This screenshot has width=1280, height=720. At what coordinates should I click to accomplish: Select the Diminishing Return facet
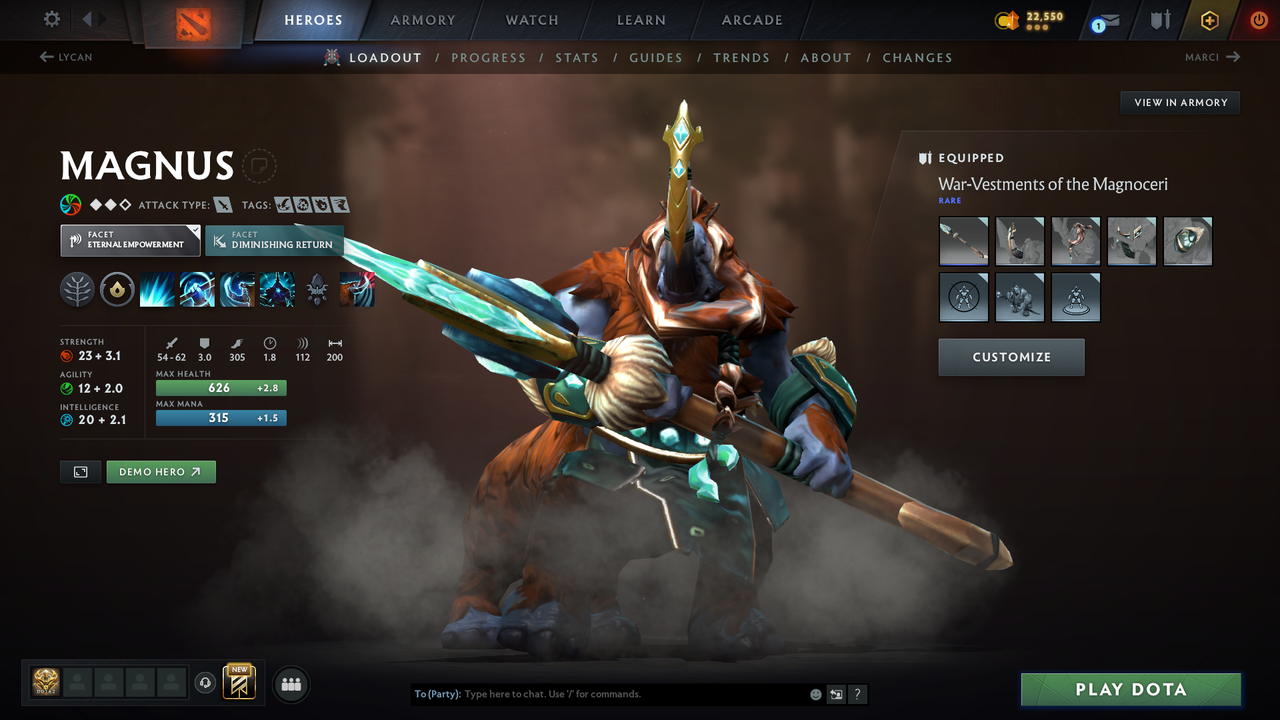[x=274, y=240]
